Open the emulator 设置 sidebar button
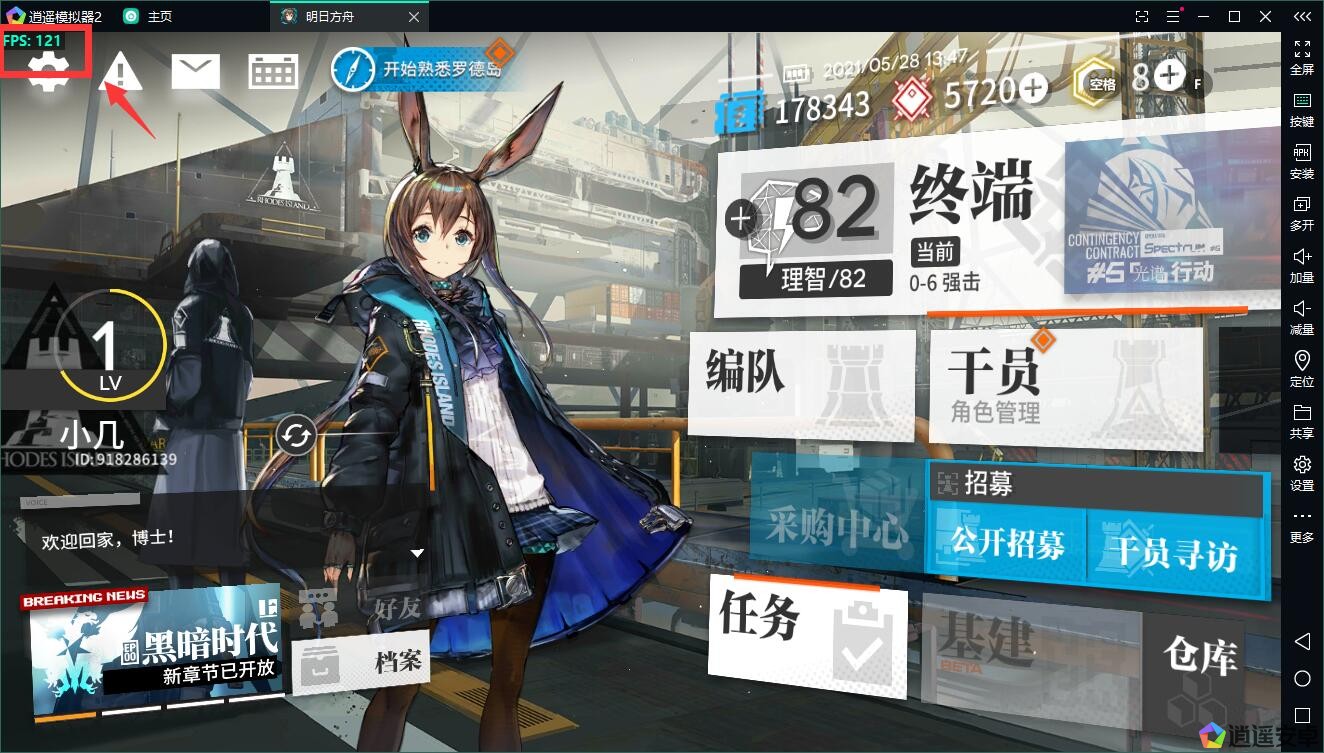Image resolution: width=1324 pixels, height=753 pixels. (x=1302, y=473)
